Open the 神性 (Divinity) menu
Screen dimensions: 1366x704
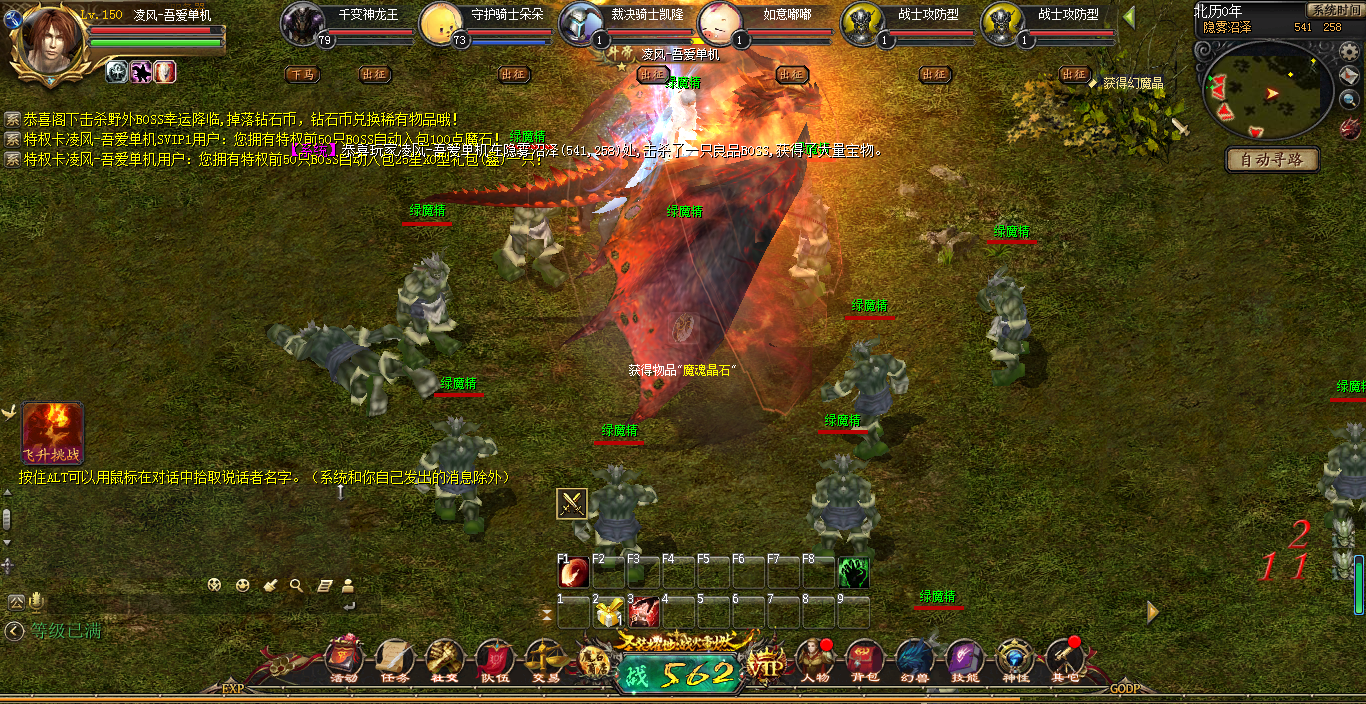click(1015, 659)
